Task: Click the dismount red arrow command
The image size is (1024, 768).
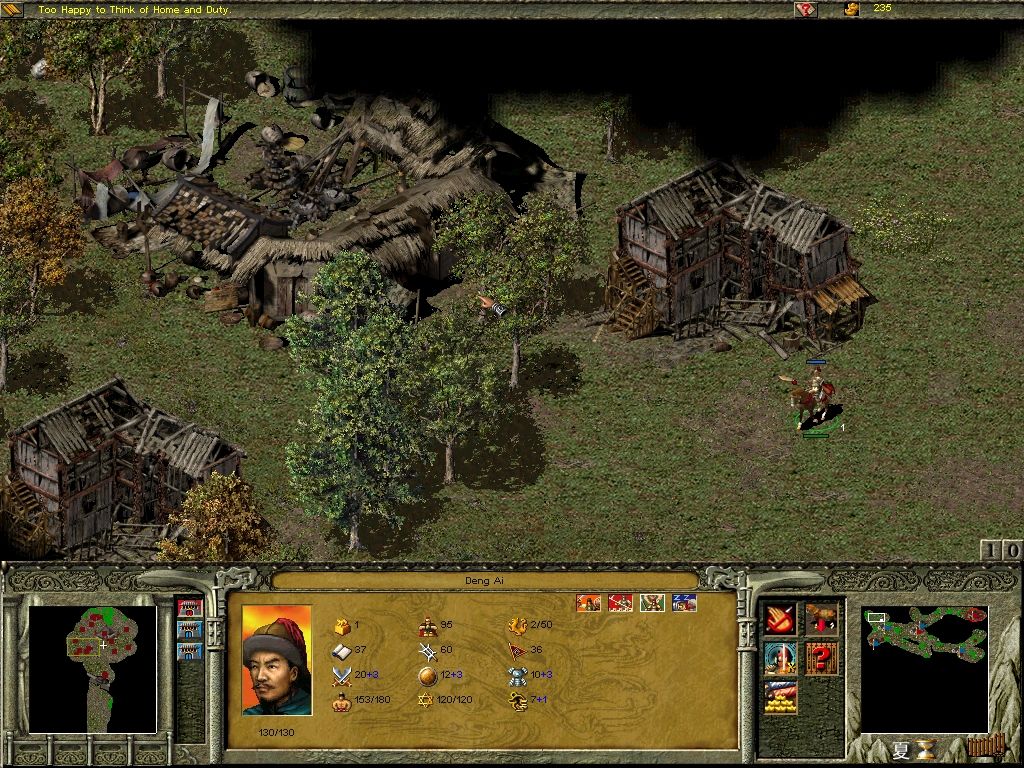Action: 821,620
